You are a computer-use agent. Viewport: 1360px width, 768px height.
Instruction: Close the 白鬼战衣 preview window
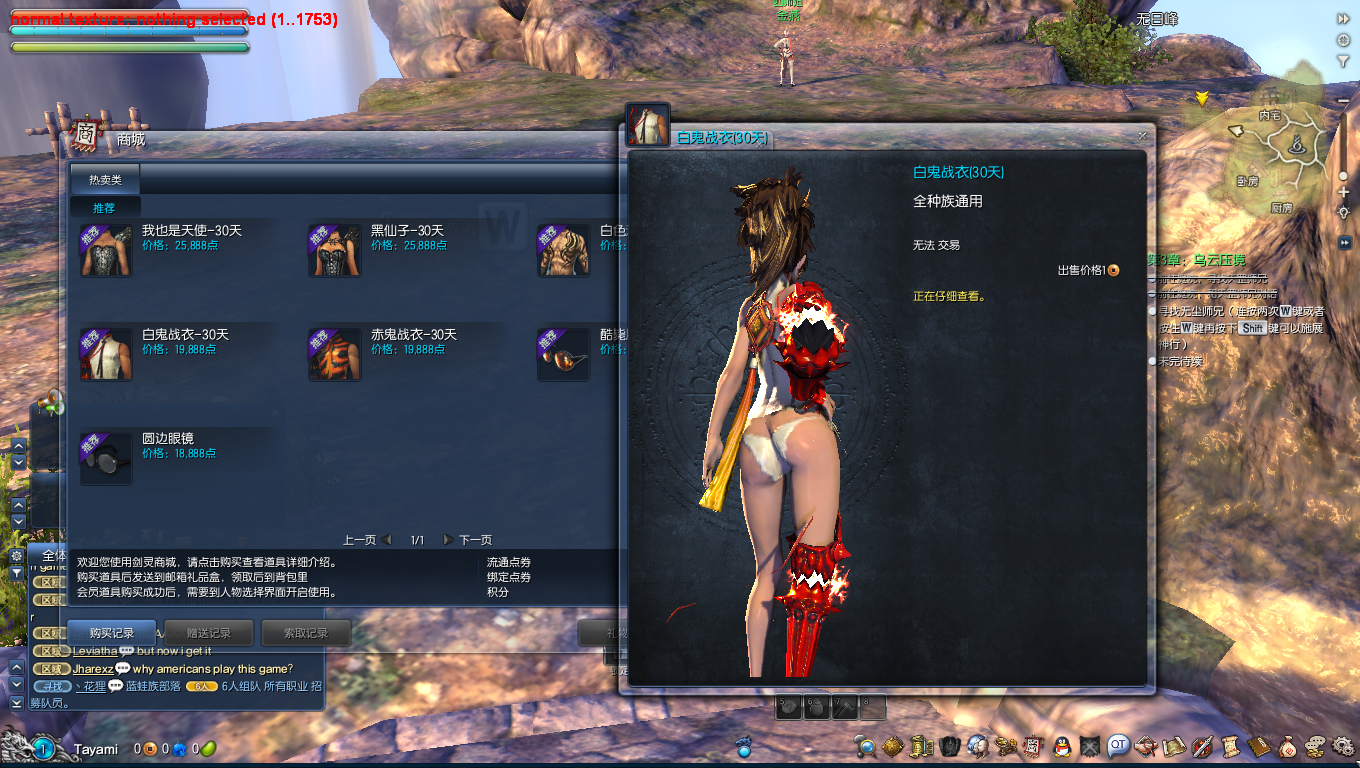[1142, 135]
